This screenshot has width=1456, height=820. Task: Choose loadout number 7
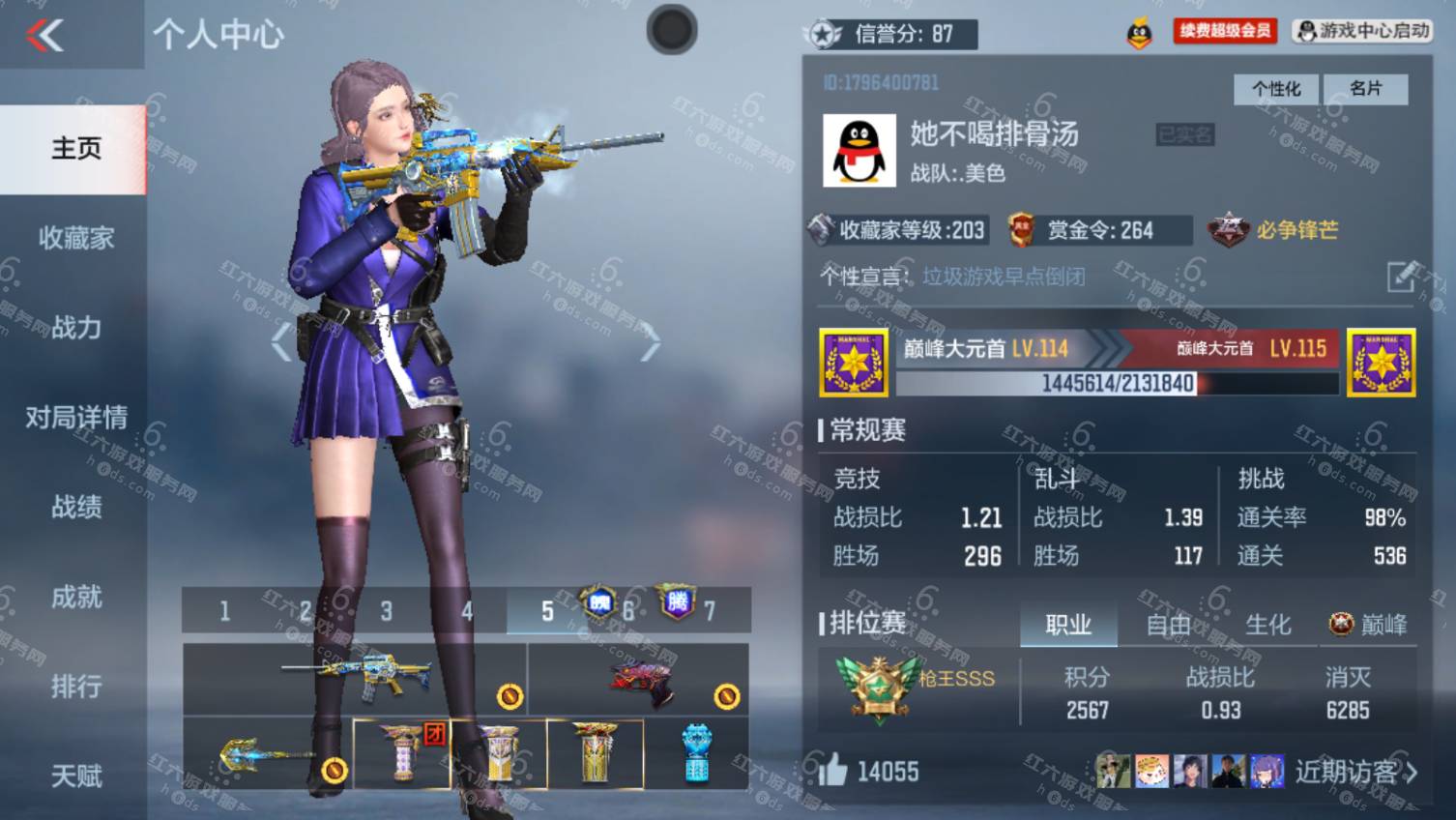(709, 611)
